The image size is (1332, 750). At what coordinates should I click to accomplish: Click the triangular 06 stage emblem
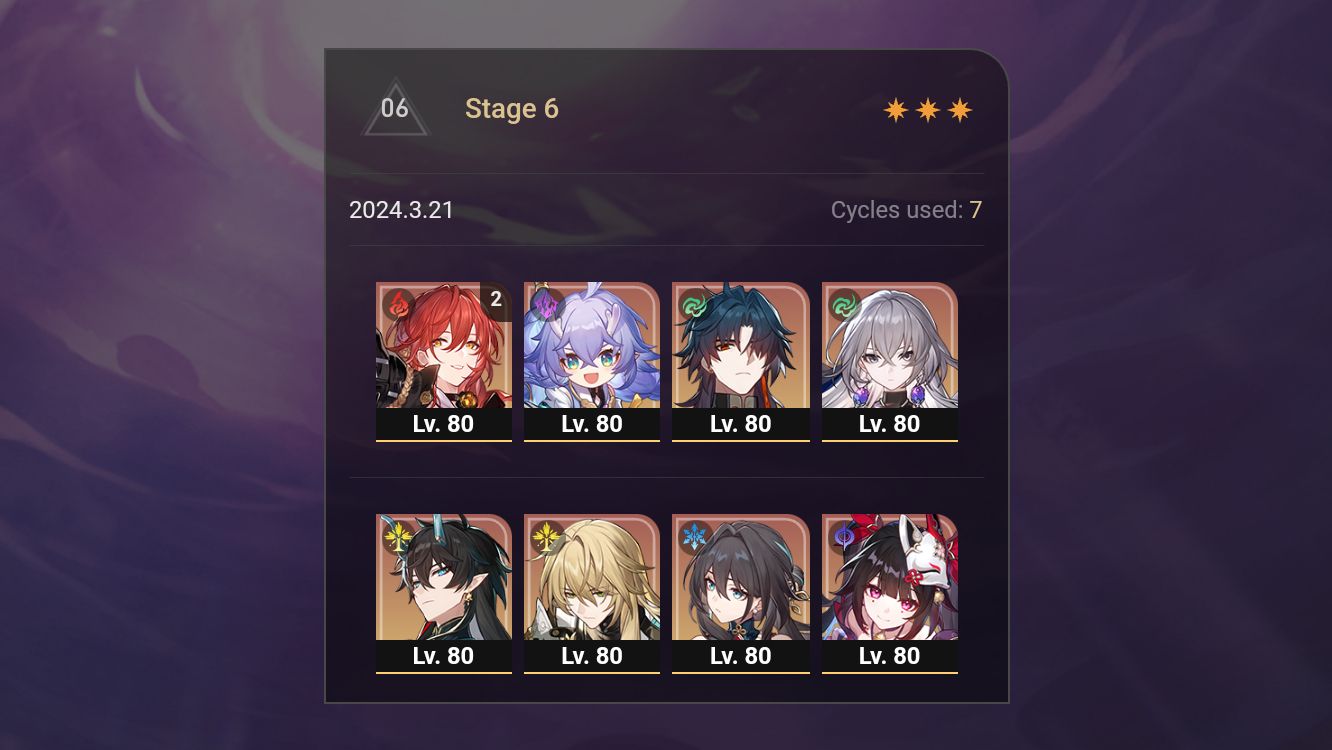(x=396, y=108)
